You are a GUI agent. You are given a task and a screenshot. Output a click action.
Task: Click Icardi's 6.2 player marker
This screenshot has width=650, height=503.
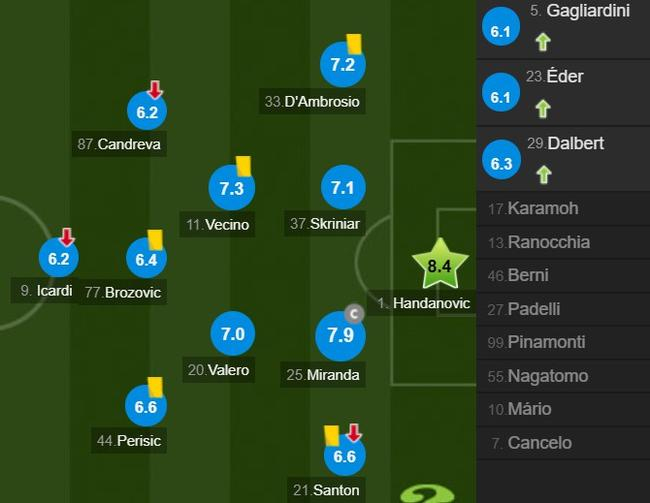(58, 258)
